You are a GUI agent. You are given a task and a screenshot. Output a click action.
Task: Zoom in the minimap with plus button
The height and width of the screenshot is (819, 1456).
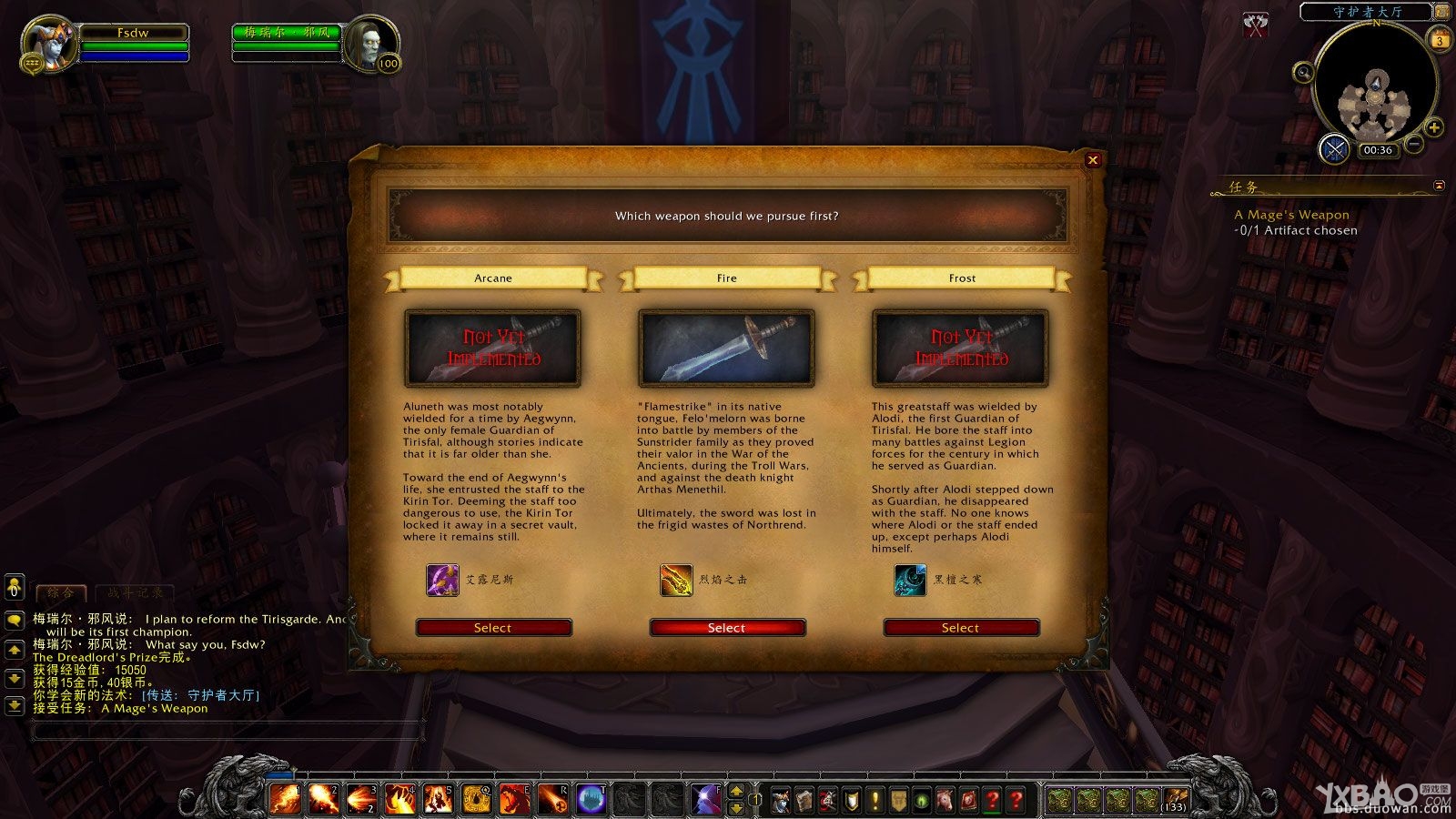(1434, 127)
